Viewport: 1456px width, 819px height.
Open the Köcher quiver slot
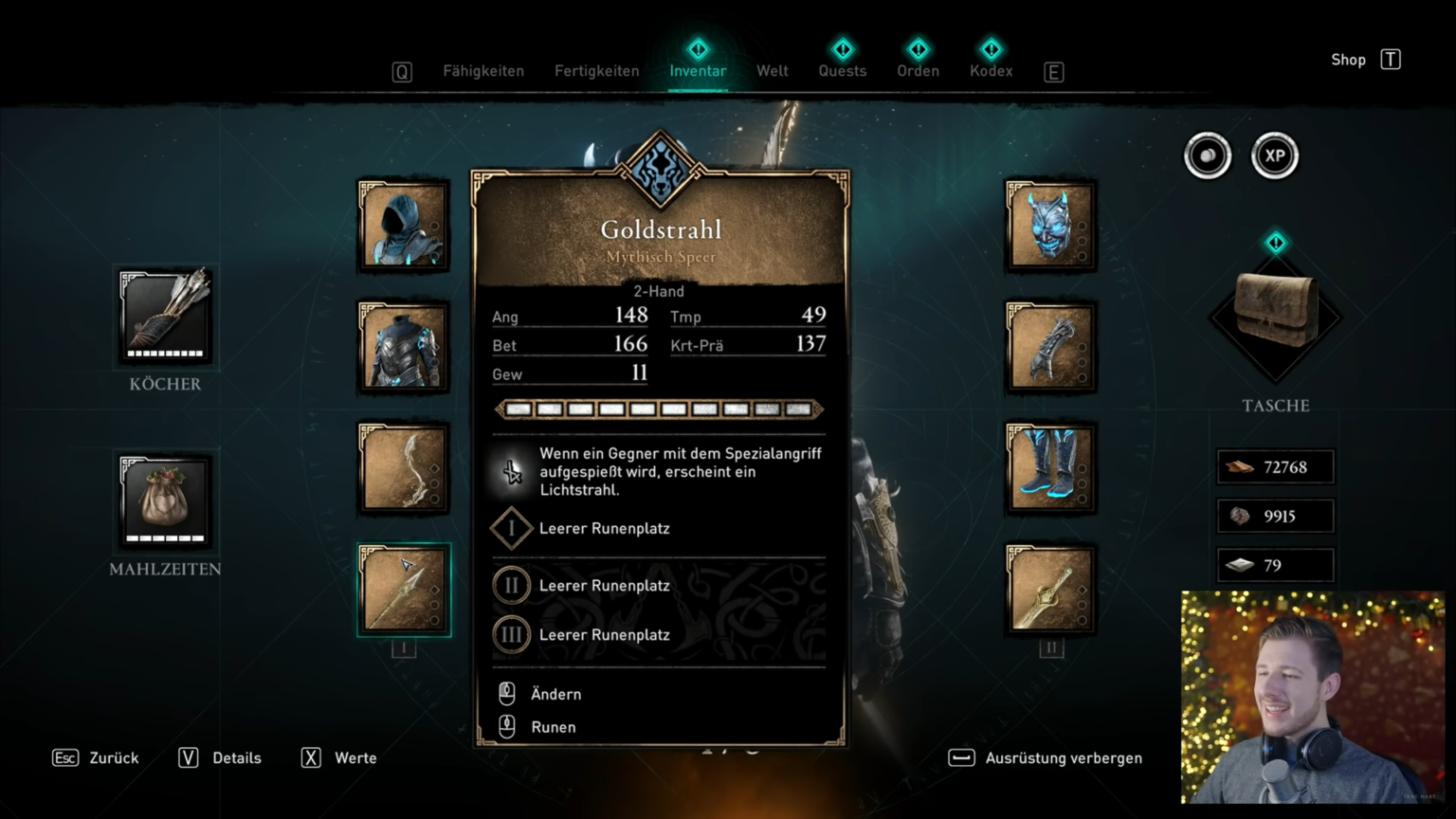click(166, 317)
